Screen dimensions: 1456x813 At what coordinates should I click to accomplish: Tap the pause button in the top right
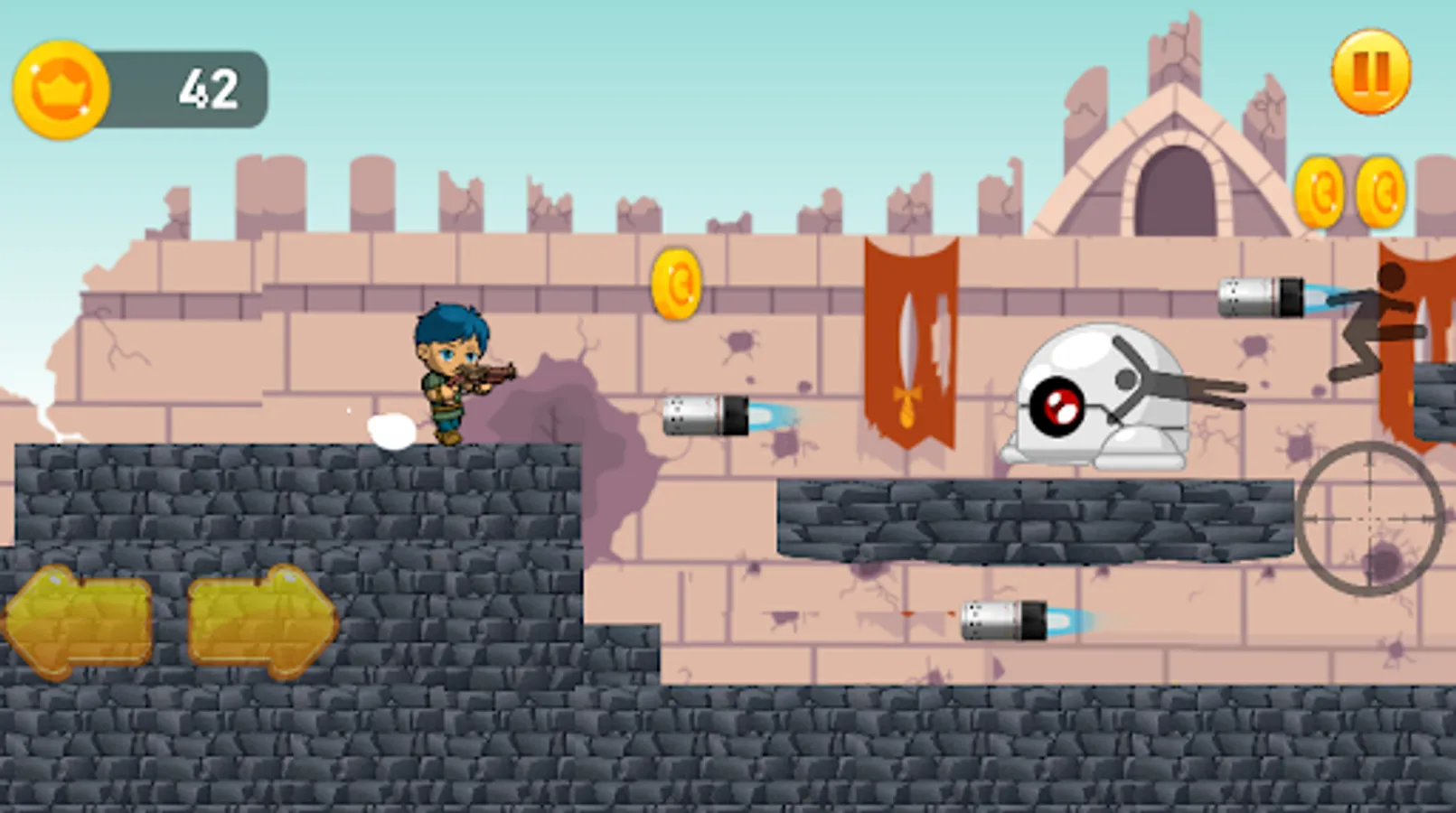(1370, 70)
